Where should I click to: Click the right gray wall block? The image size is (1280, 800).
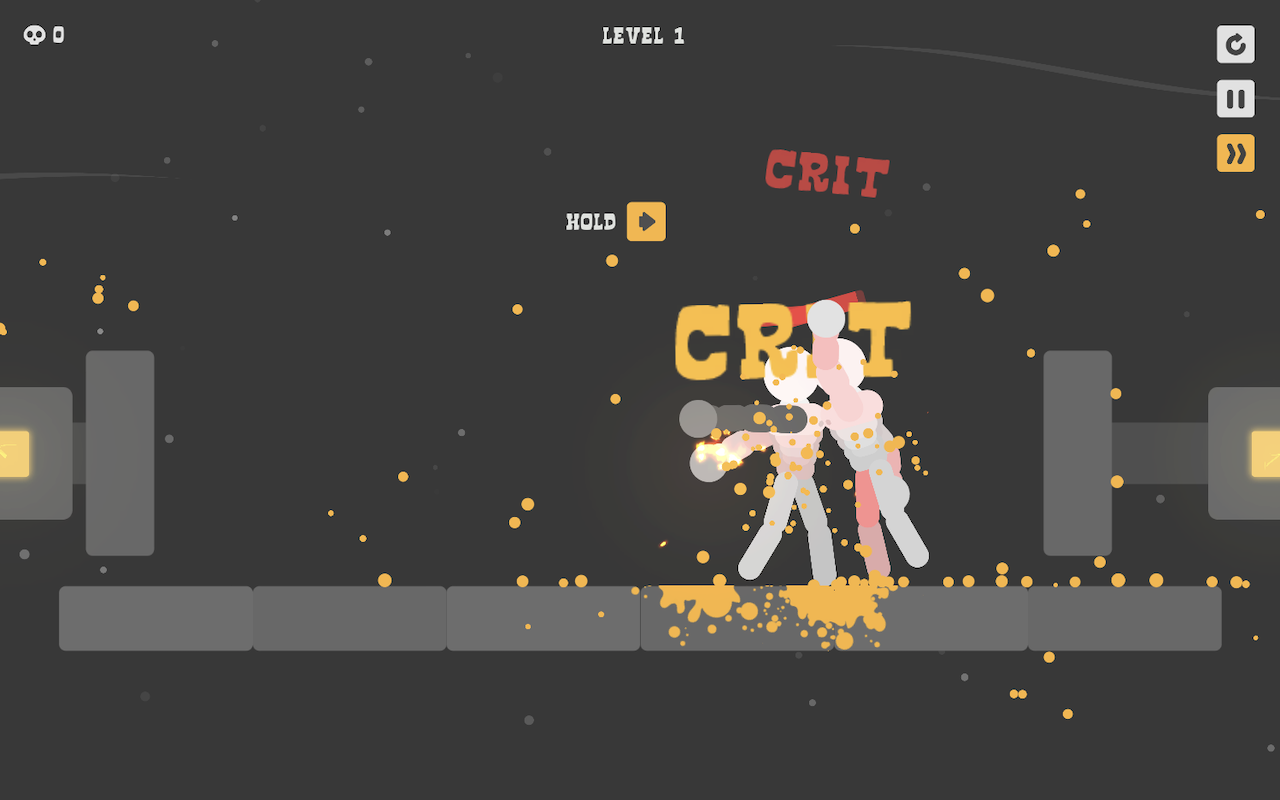(1078, 450)
